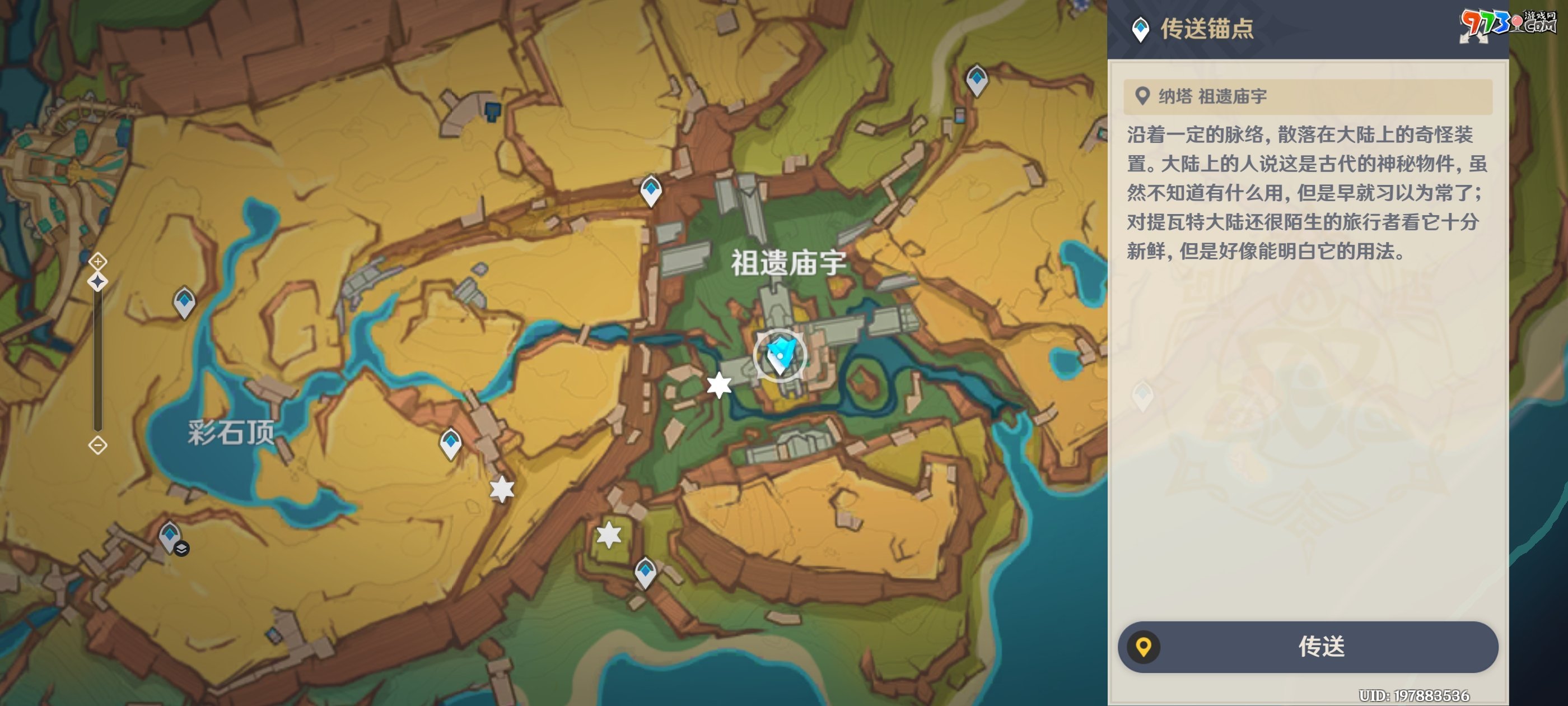Zoom out with the map minus button
This screenshot has width=1568, height=706.
(97, 445)
